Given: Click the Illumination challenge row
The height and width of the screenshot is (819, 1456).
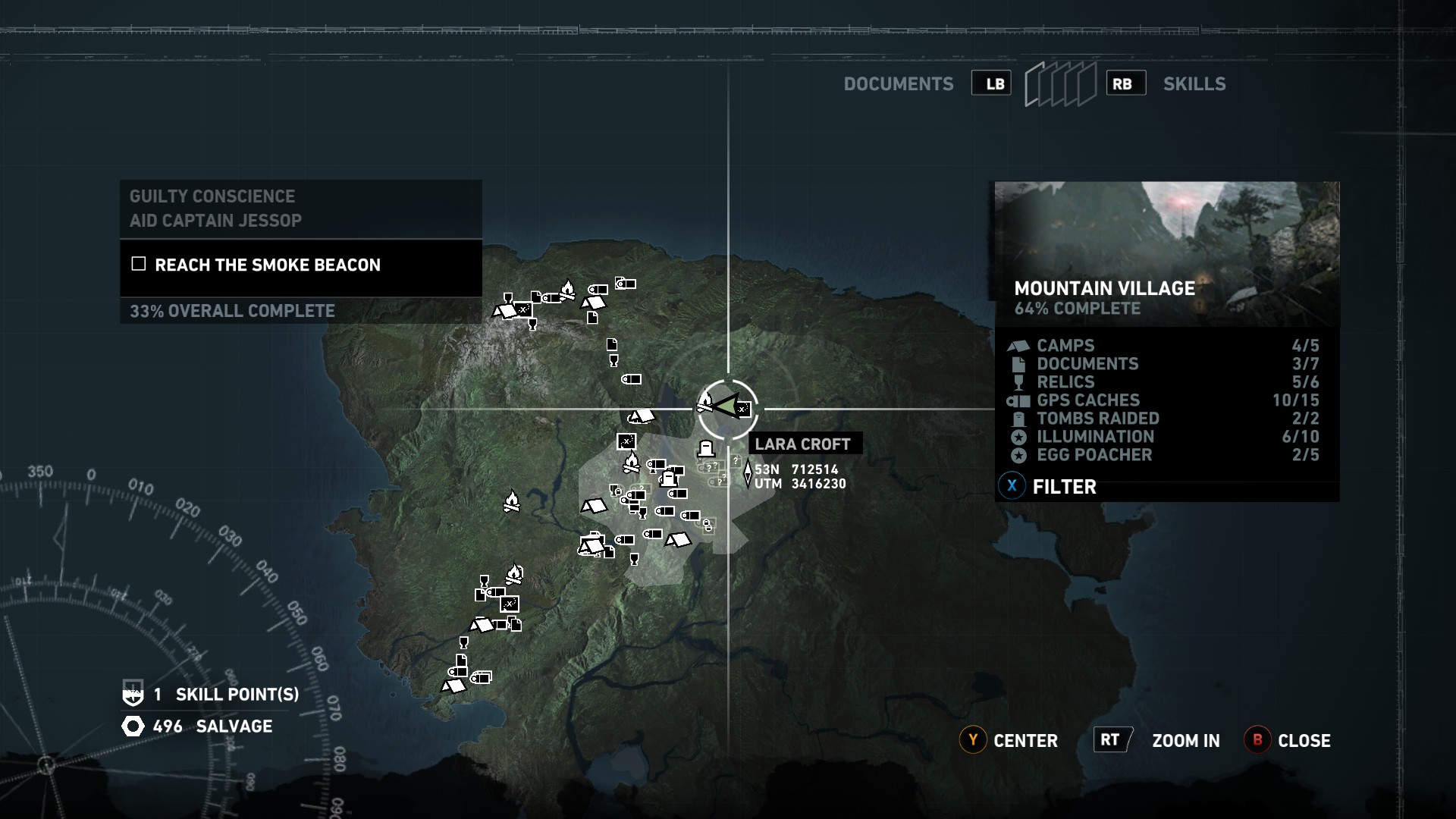Looking at the screenshot, I should pyautogui.click(x=1165, y=437).
